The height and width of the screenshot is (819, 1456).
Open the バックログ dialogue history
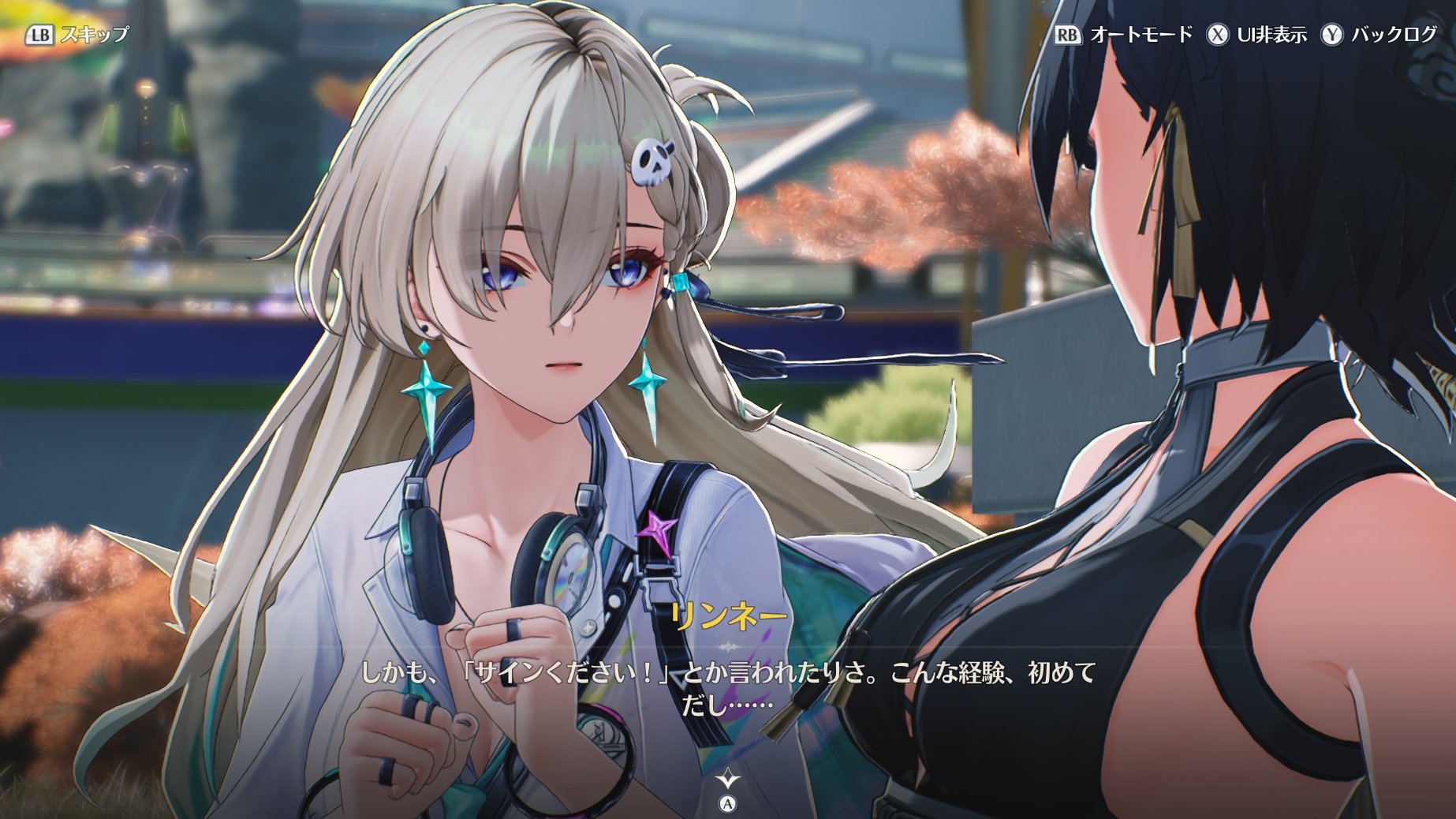click(x=1379, y=35)
